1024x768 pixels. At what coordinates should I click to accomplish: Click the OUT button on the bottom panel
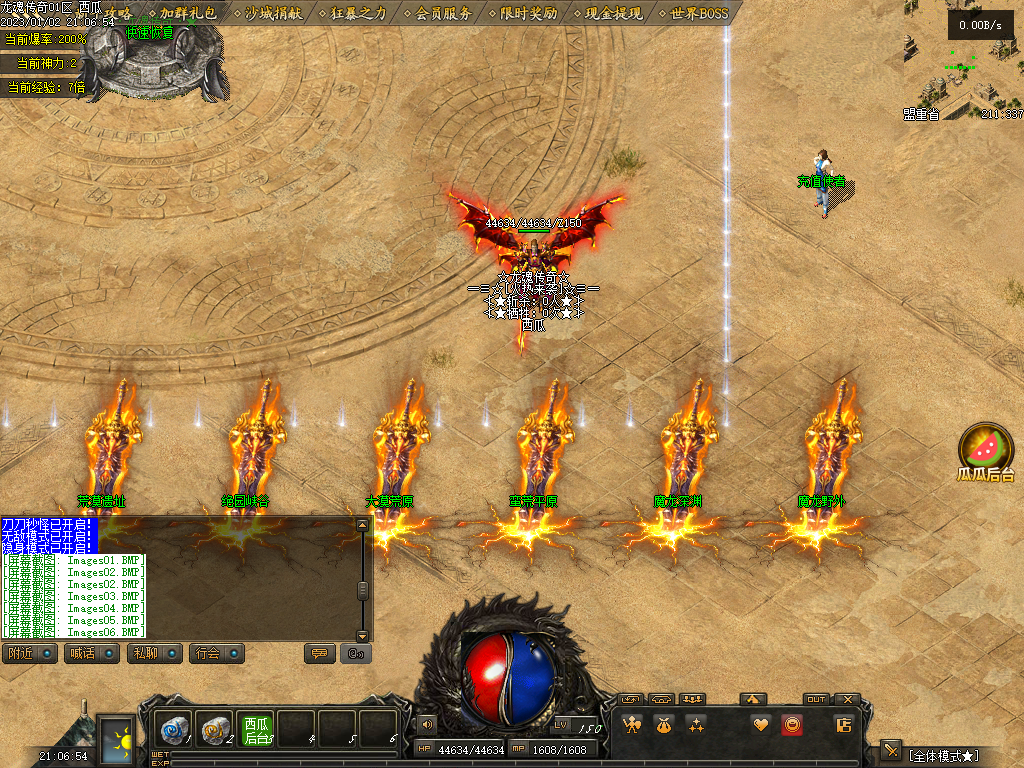tap(816, 699)
